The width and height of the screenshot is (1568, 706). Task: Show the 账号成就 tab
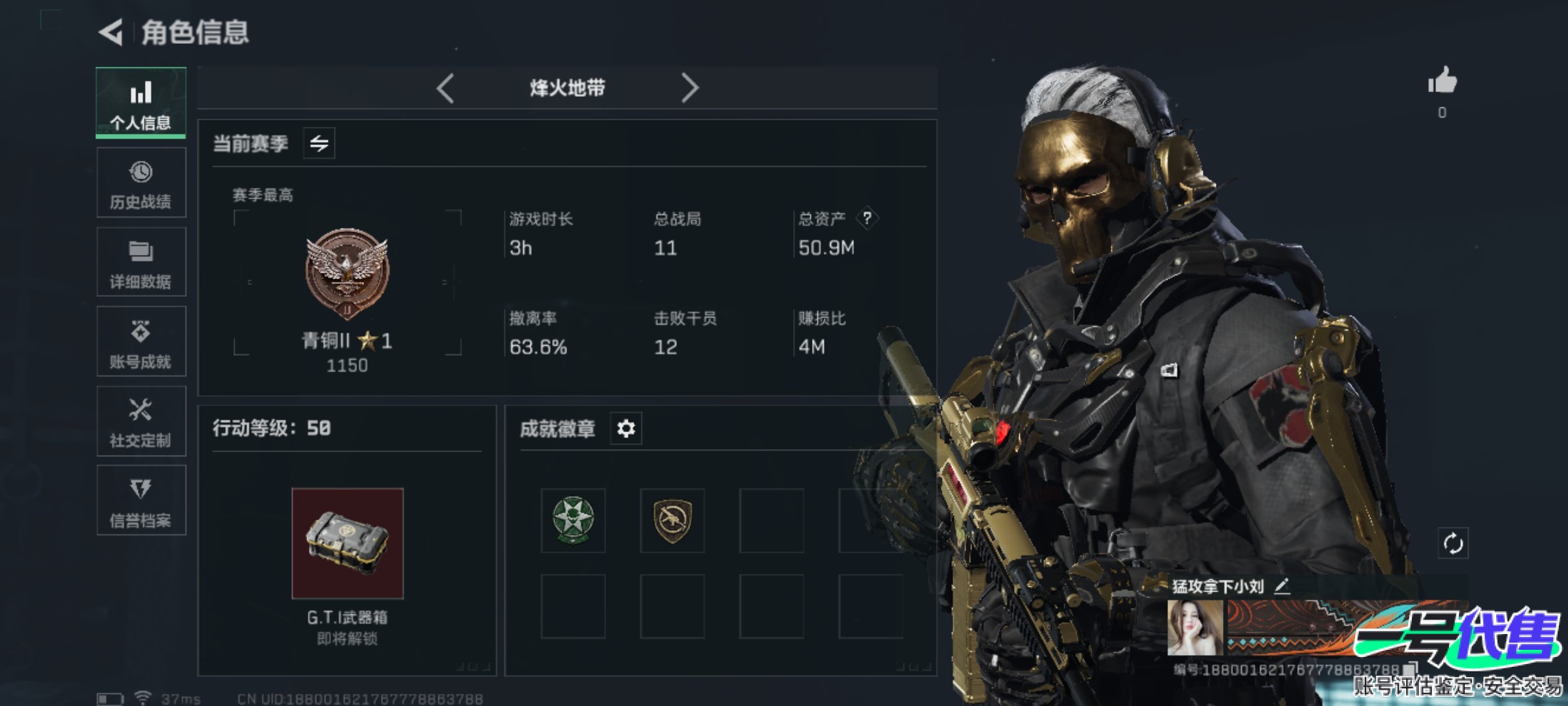tap(141, 342)
